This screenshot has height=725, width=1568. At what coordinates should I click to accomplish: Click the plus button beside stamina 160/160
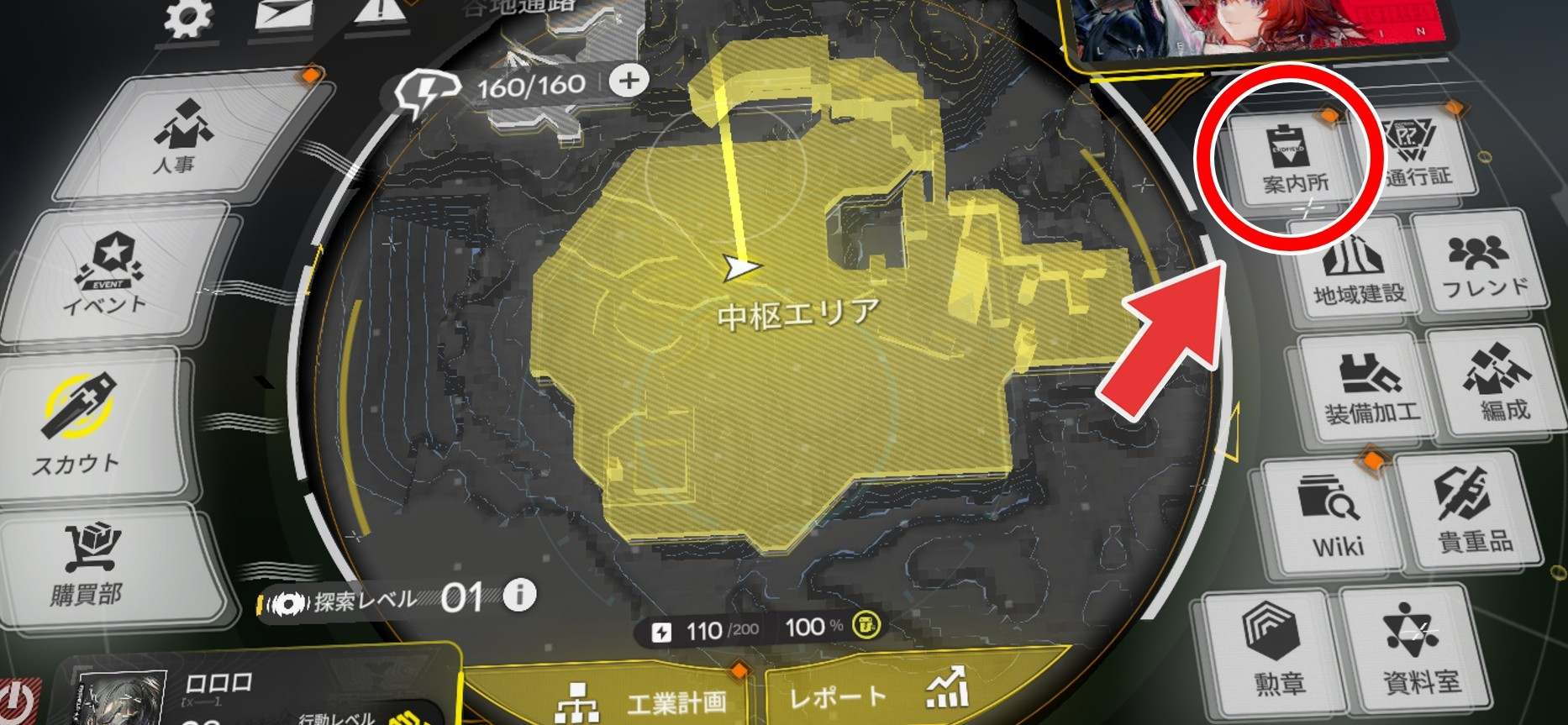(629, 81)
